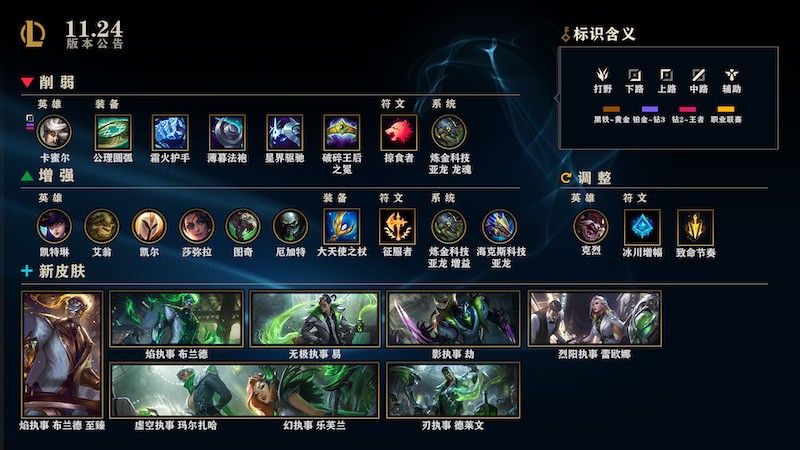Open the 无极执事 易 skin thumbnail
The width and height of the screenshot is (800, 450).
(x=315, y=319)
